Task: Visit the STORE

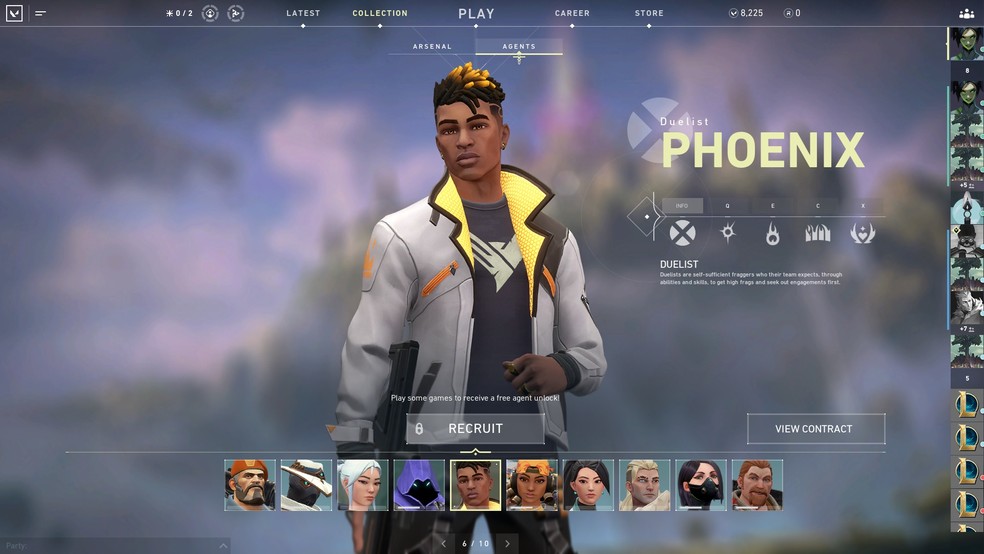Action: tap(649, 14)
